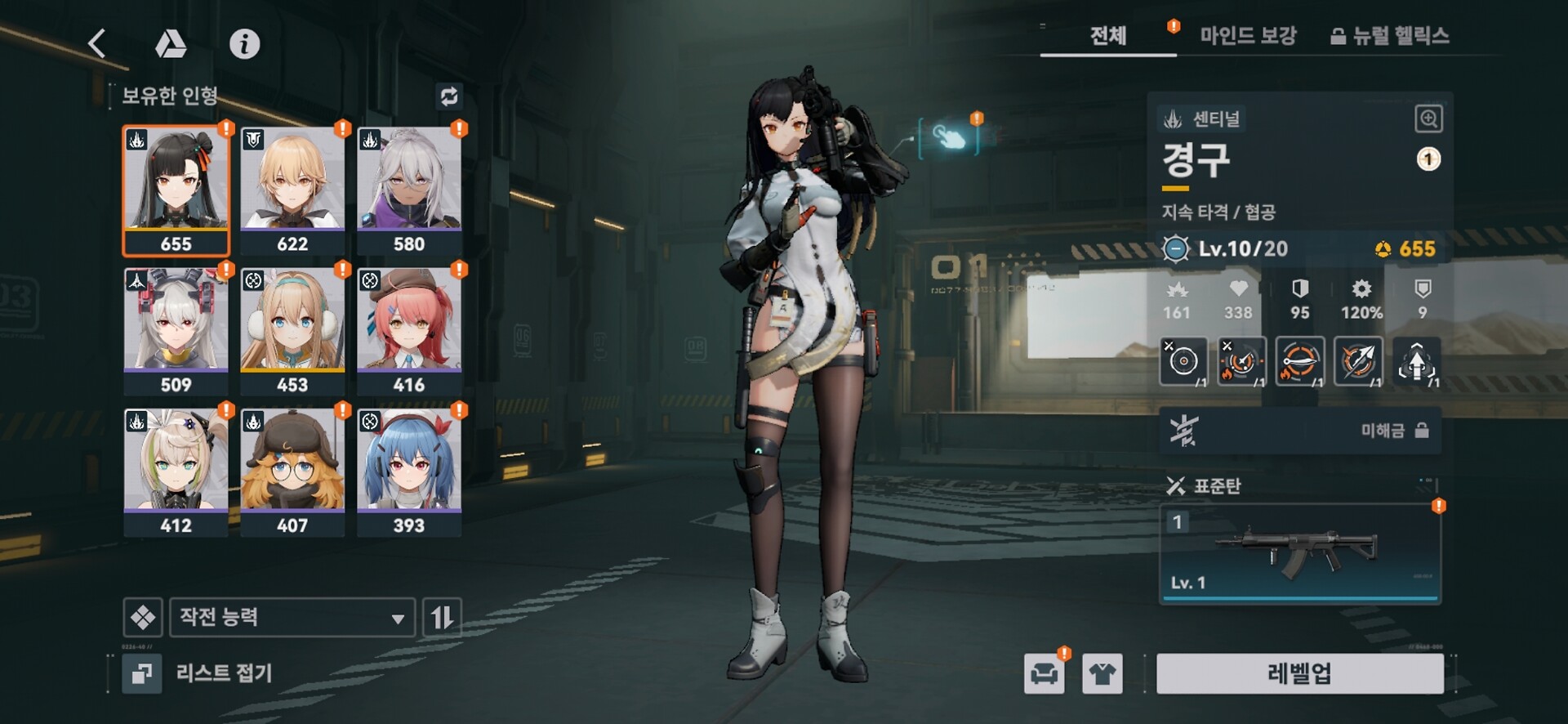Select the locked 뉴럴 헬릭스 tab
Image resolution: width=1568 pixels, height=724 pixels.
point(1390,36)
